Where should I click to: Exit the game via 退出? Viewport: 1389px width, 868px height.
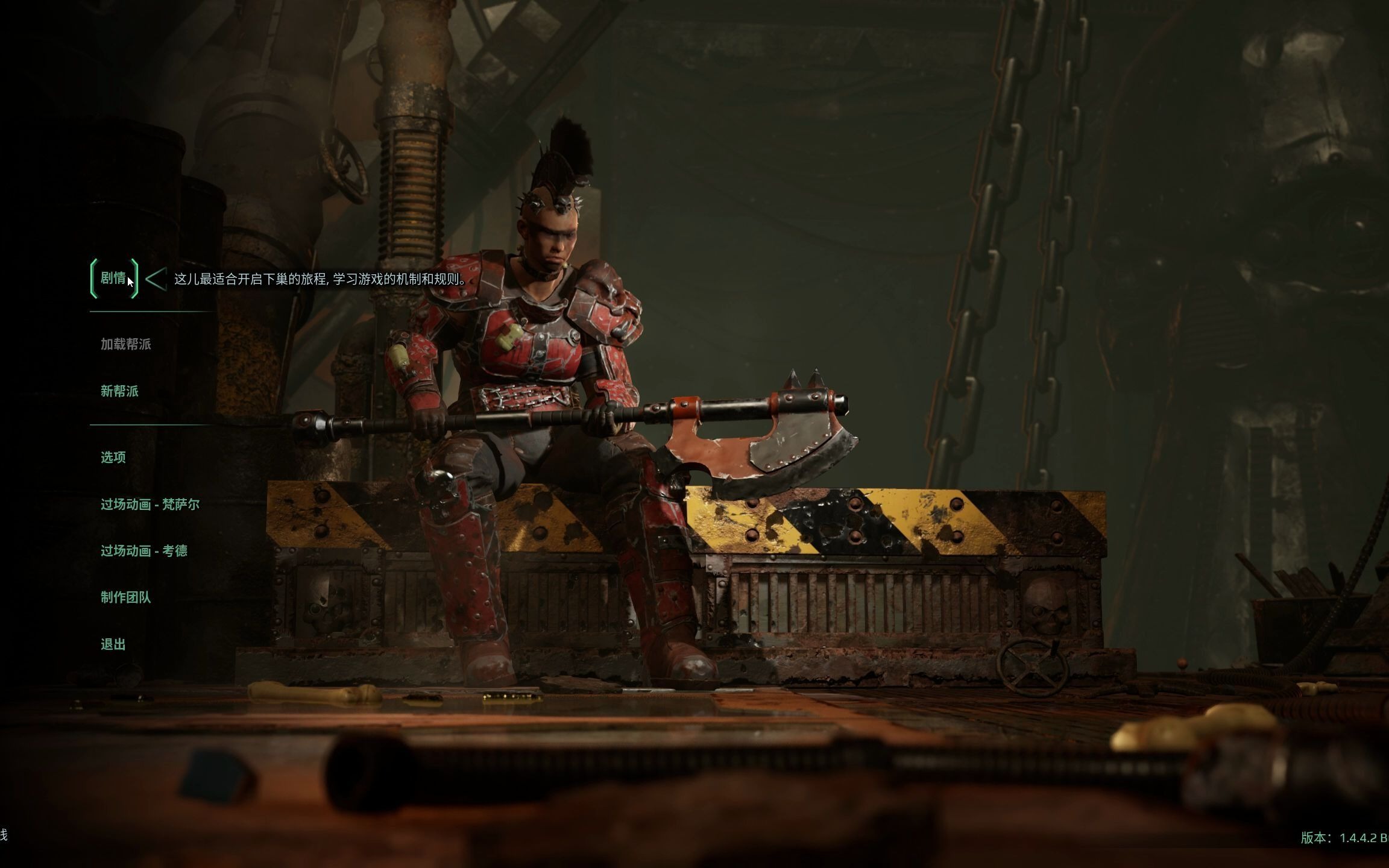113,644
